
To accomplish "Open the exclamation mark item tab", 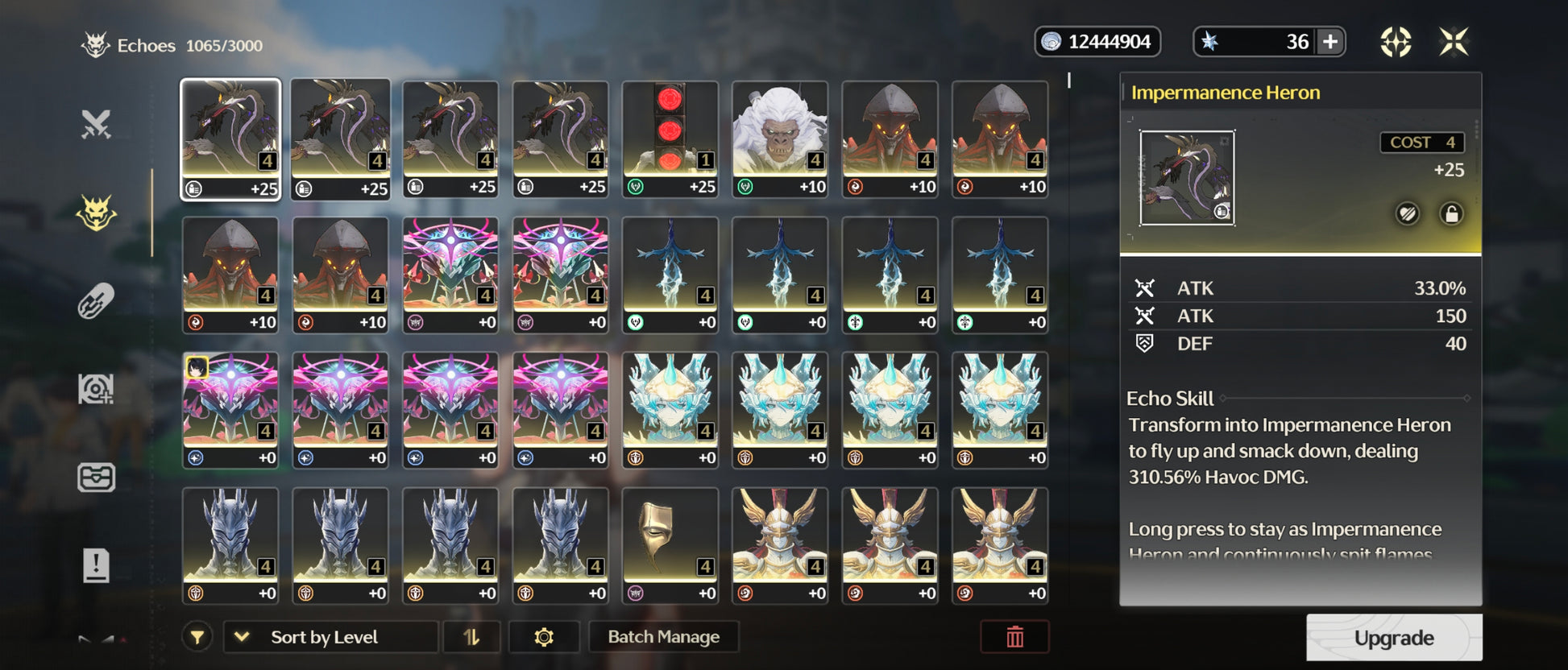I will click(x=96, y=565).
